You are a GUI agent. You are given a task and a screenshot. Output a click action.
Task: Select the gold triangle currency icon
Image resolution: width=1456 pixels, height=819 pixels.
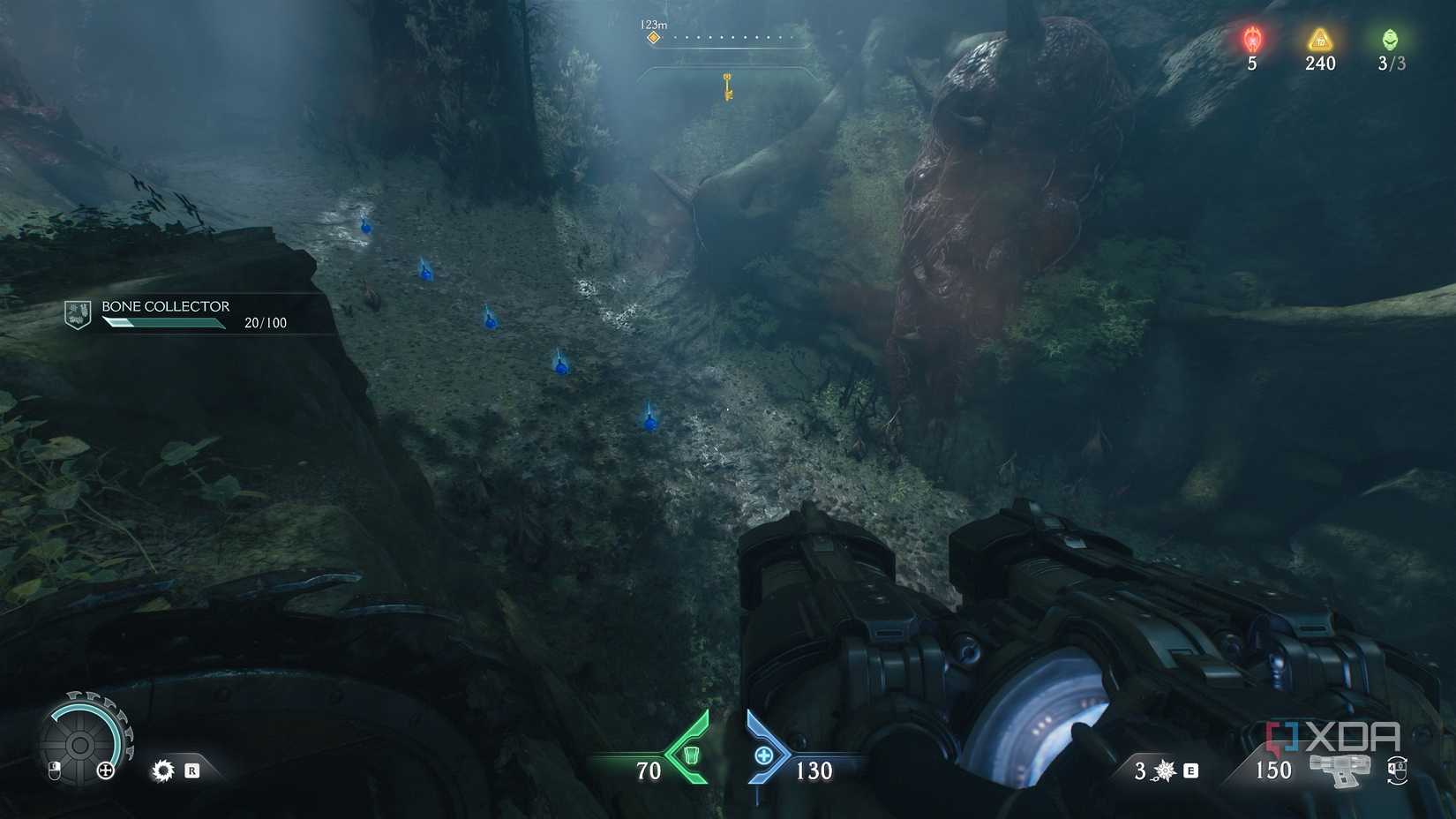pos(1319,39)
